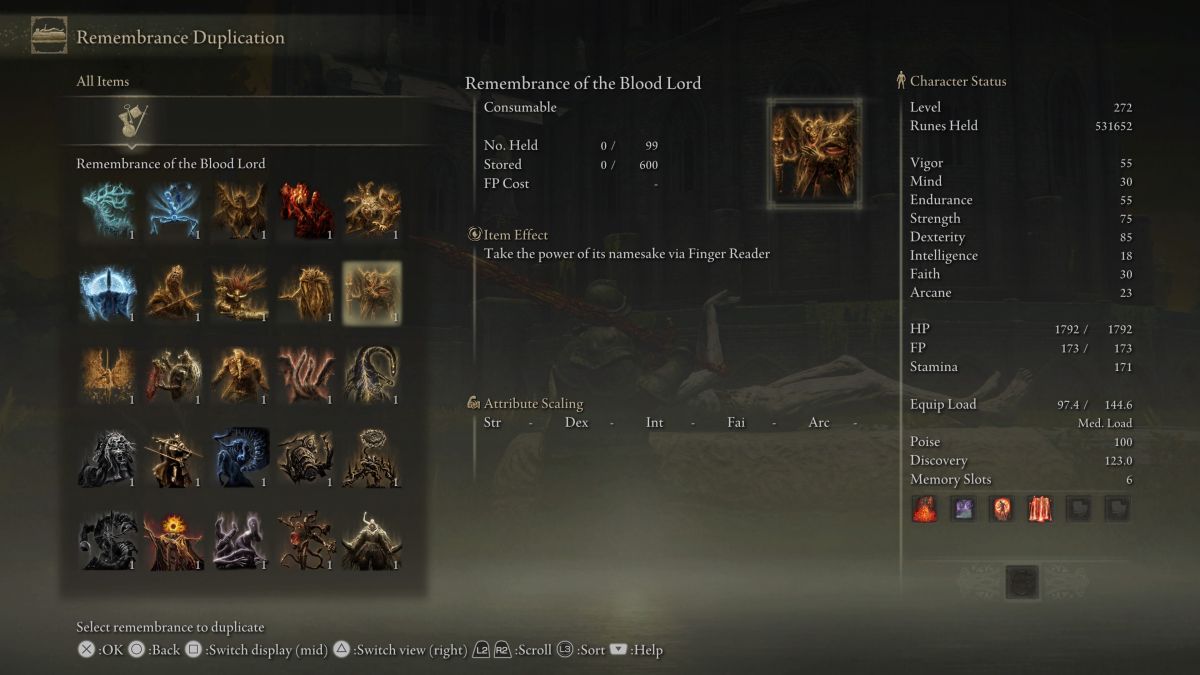The width and height of the screenshot is (1200, 675).
Task: Select the red-maned lion face remembrance
Action: tap(240, 293)
